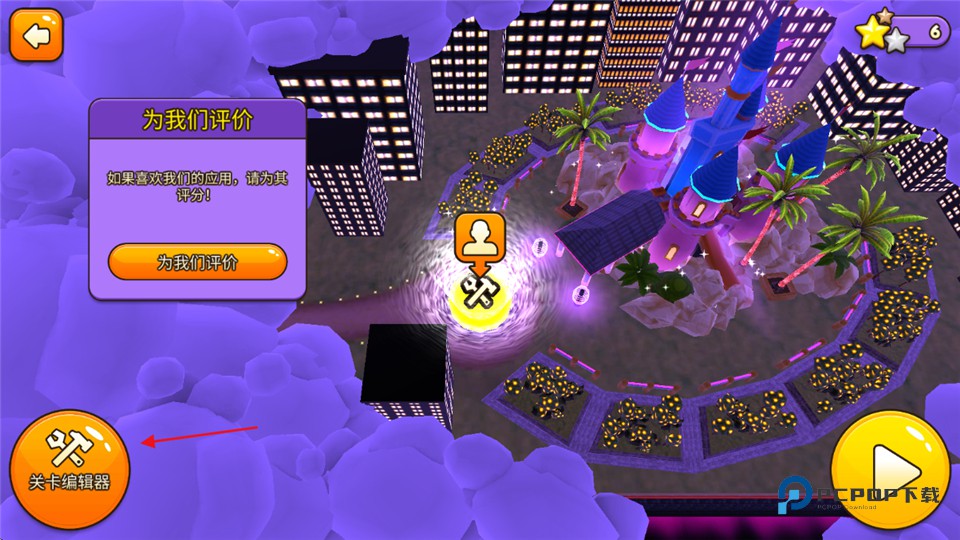This screenshot has height=540, width=960.
Task: Tap the orange 为我们评价 rate button
Action: [x=197, y=262]
